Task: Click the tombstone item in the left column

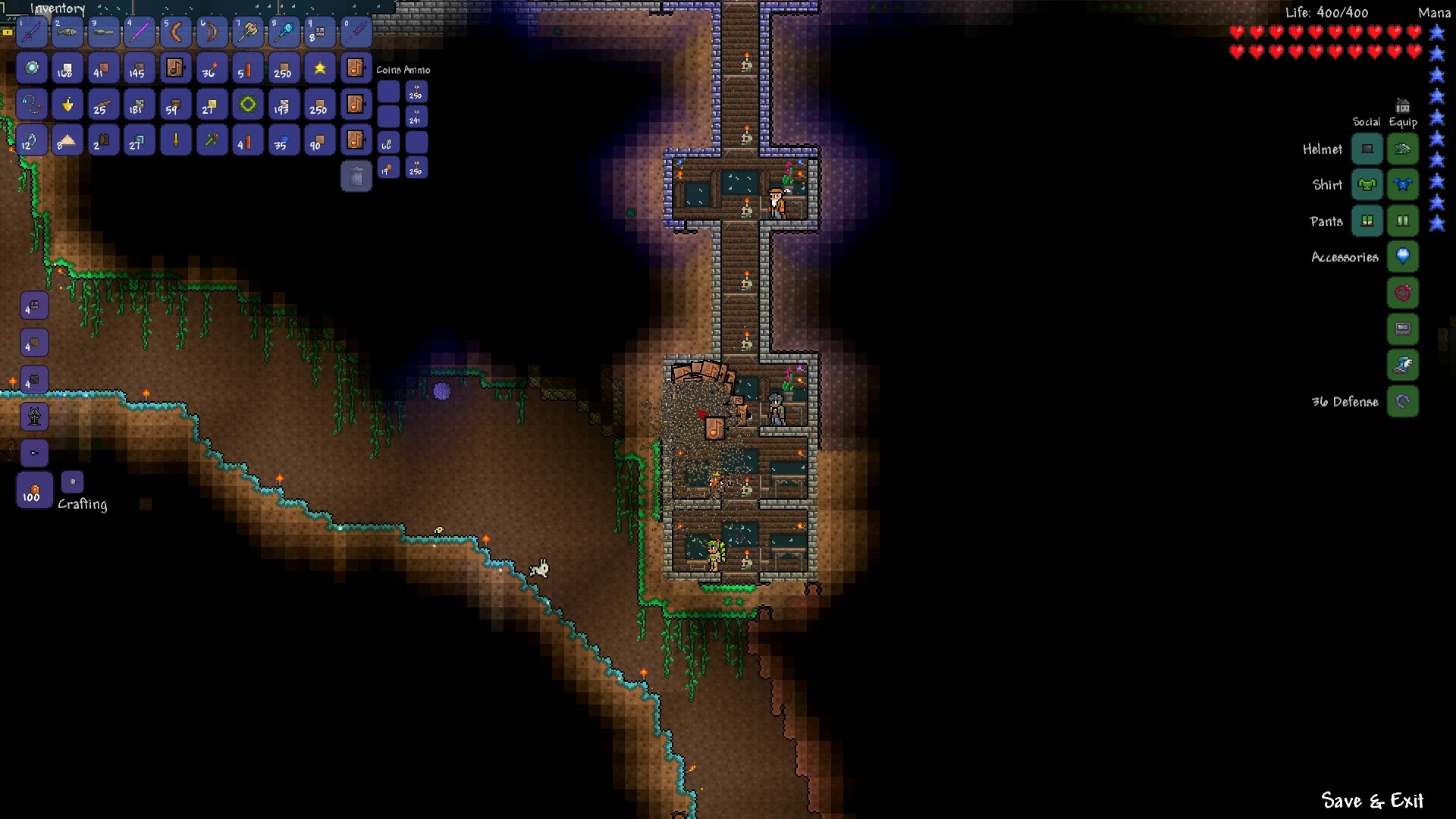Action: 34,416
